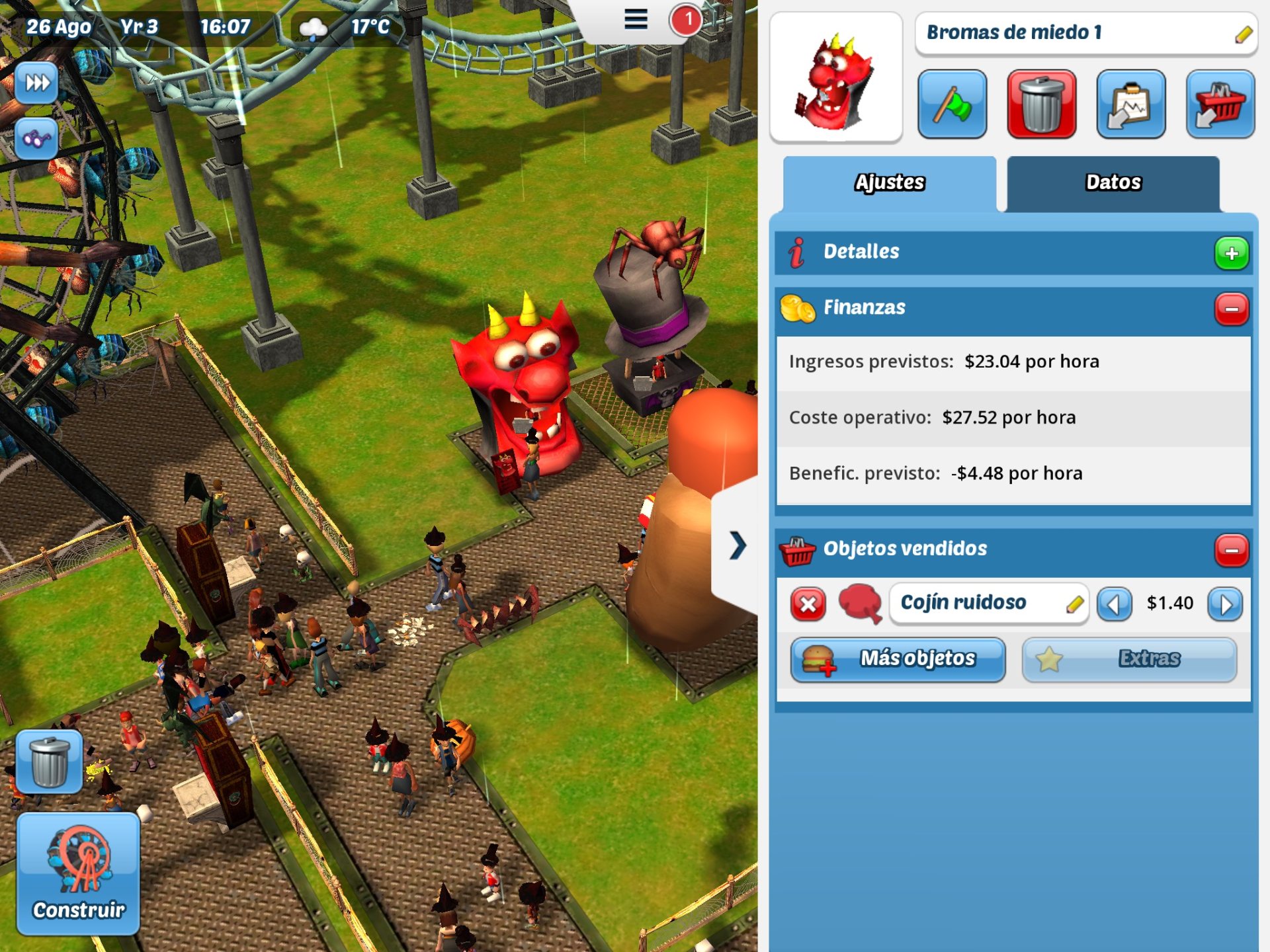The width and height of the screenshot is (1270, 952).
Task: Open Más objetos to add products
Action: click(898, 658)
